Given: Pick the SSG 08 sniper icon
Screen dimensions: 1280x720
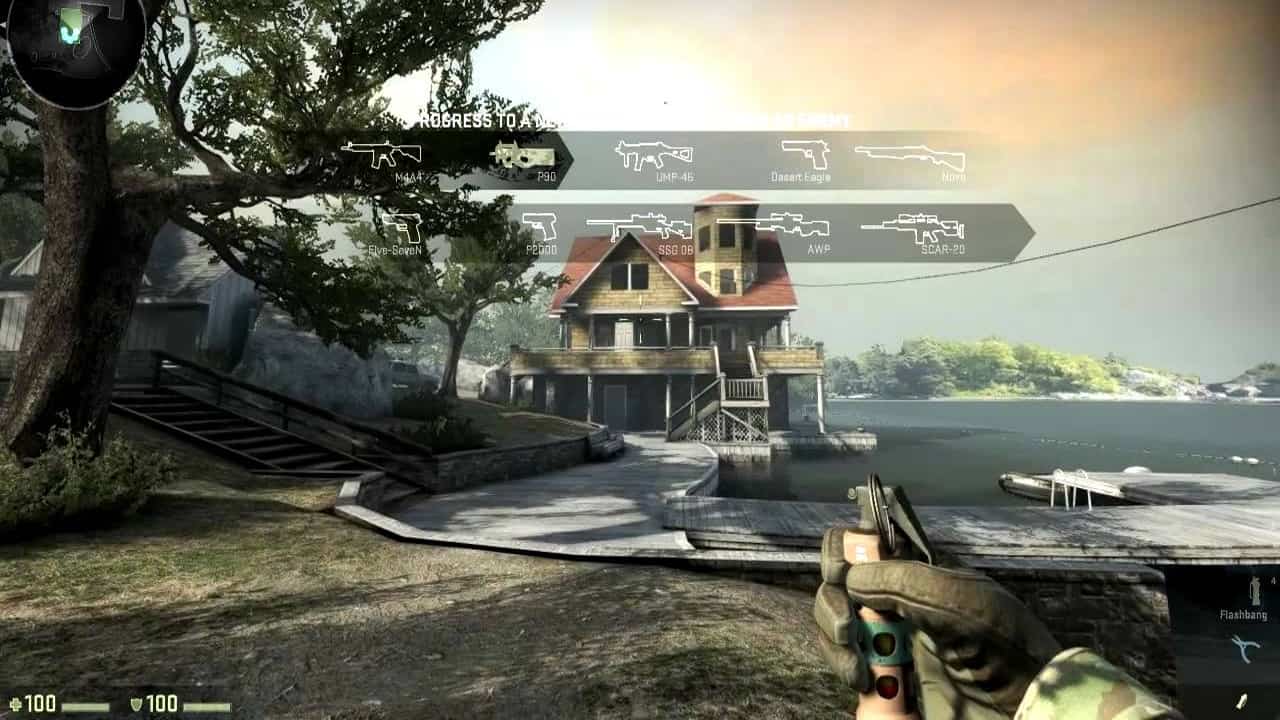Looking at the screenshot, I should (x=639, y=226).
